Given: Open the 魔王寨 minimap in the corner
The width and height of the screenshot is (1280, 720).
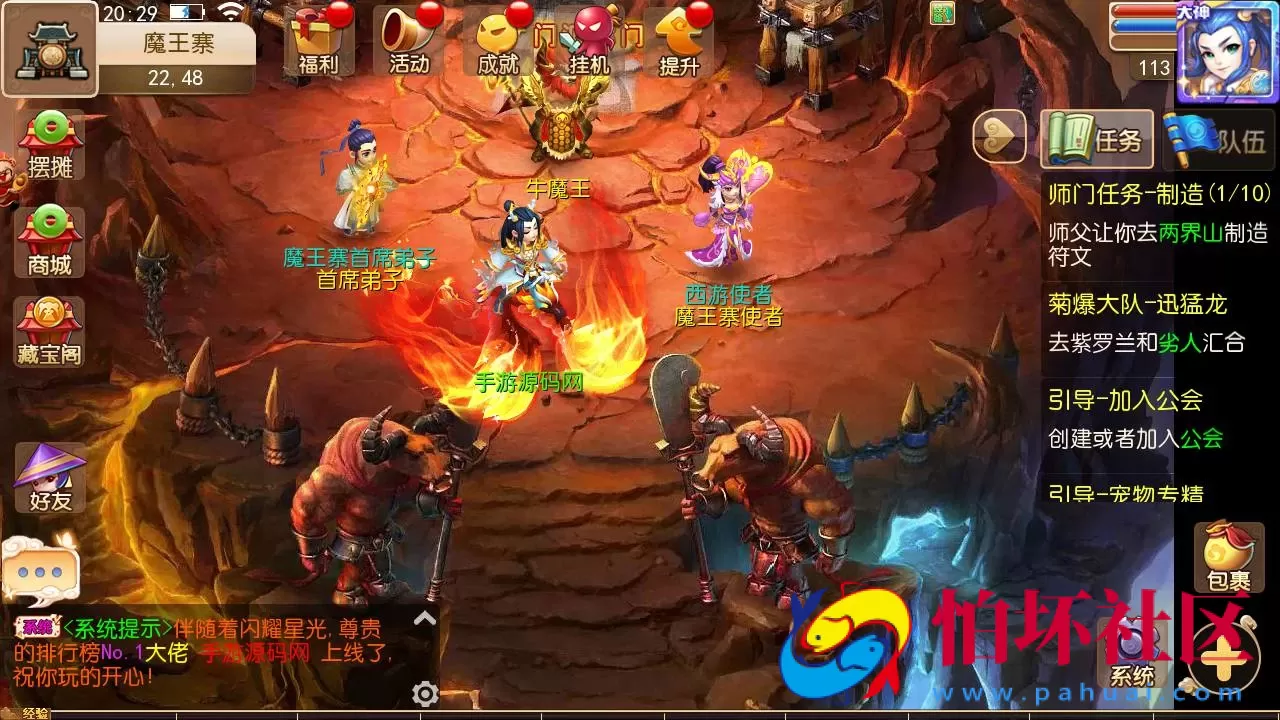Looking at the screenshot, I should tap(49, 48).
